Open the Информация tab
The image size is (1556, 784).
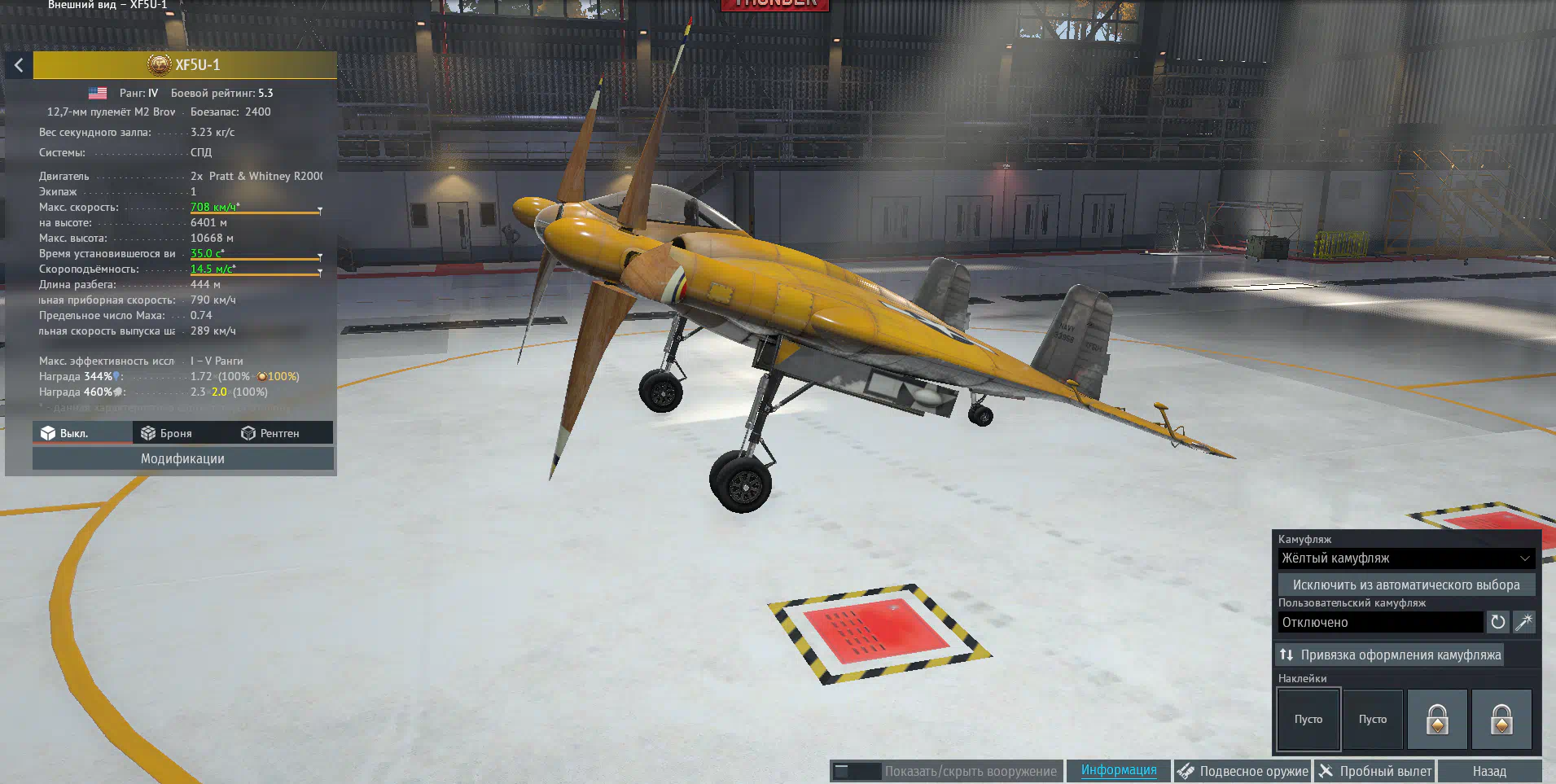[1118, 770]
